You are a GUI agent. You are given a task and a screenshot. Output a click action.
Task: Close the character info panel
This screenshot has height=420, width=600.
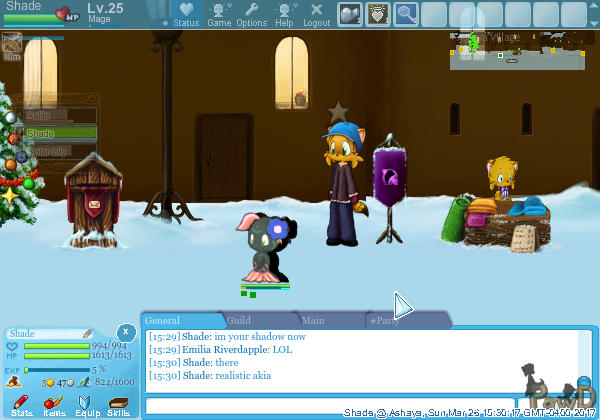point(125,333)
